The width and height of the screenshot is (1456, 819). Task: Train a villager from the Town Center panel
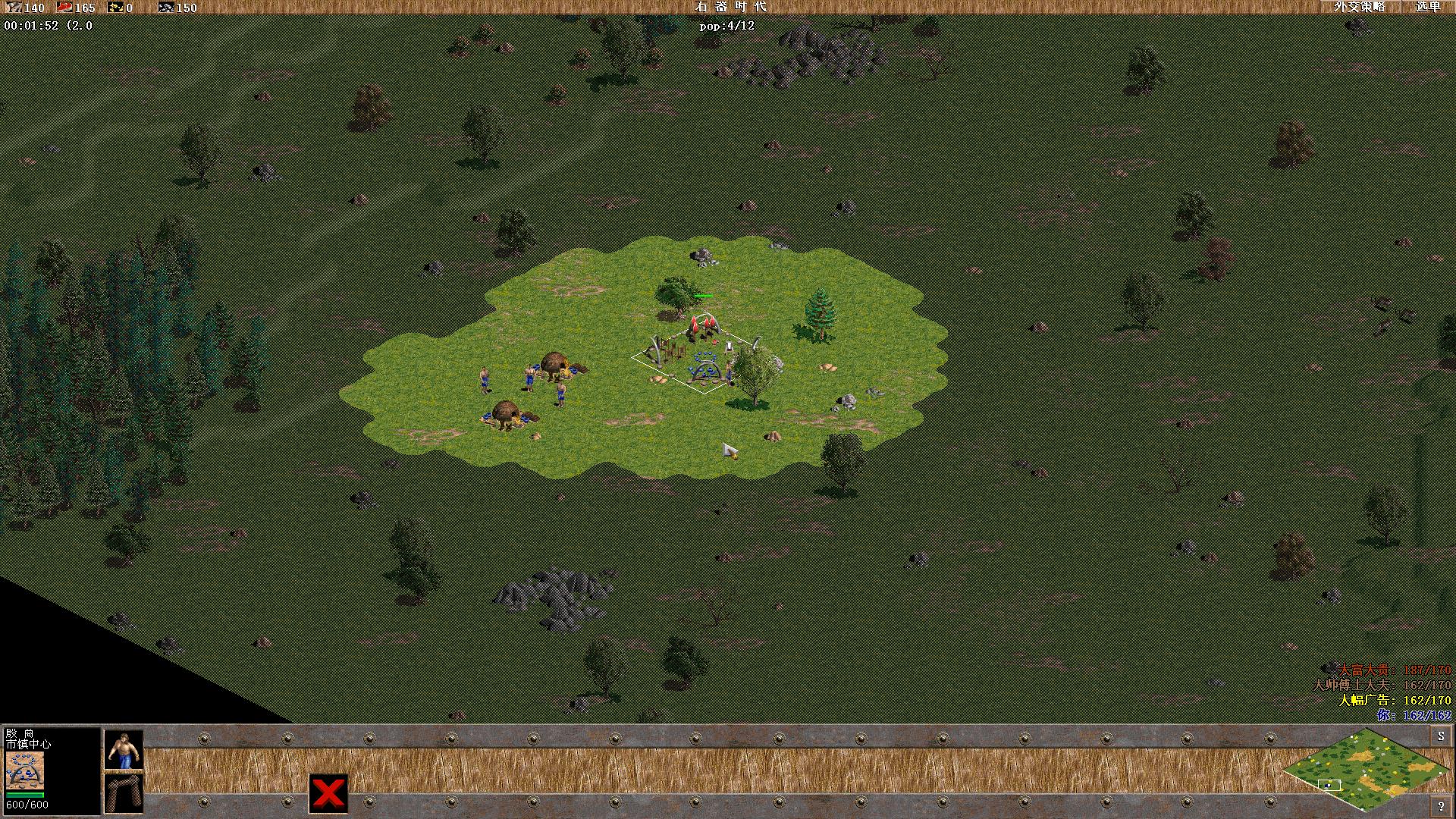click(124, 751)
